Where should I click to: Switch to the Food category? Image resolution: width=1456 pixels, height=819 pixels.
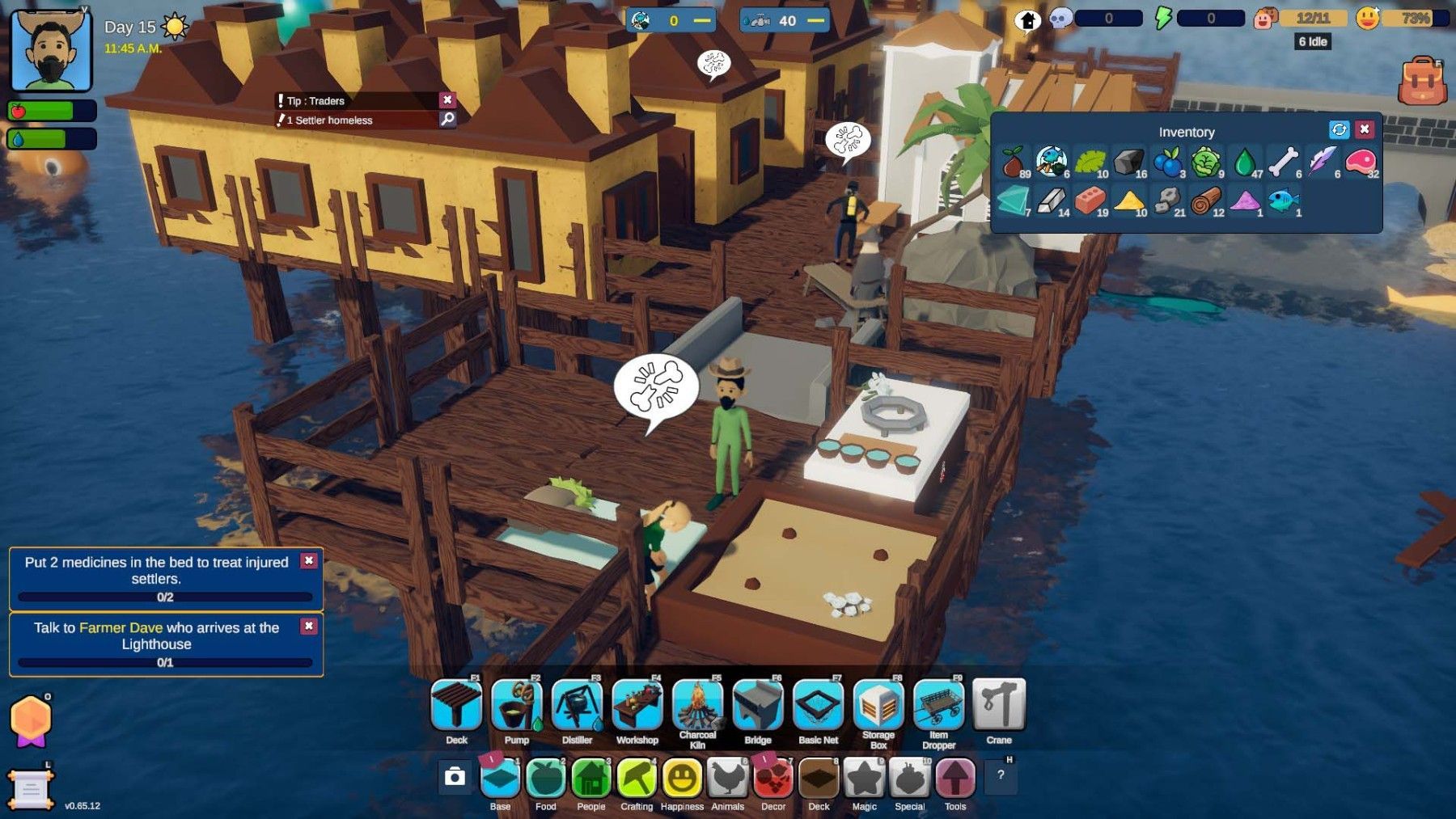coord(545,779)
